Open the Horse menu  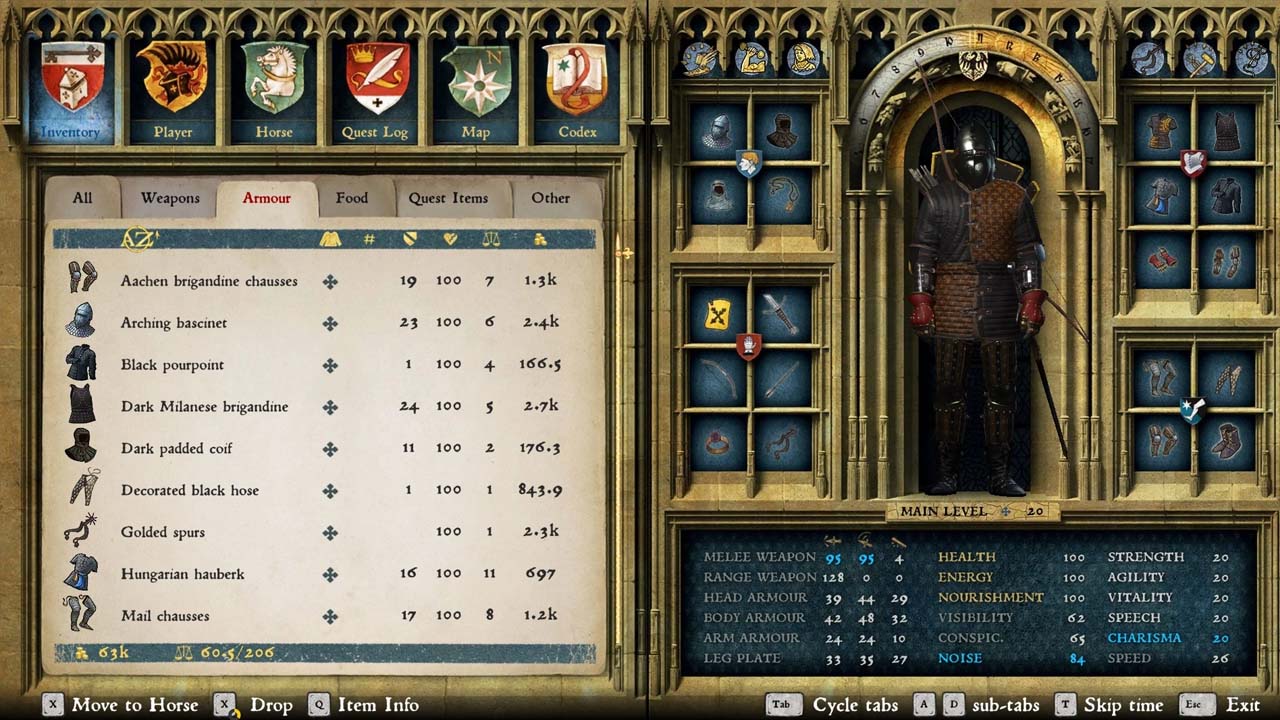coord(274,90)
